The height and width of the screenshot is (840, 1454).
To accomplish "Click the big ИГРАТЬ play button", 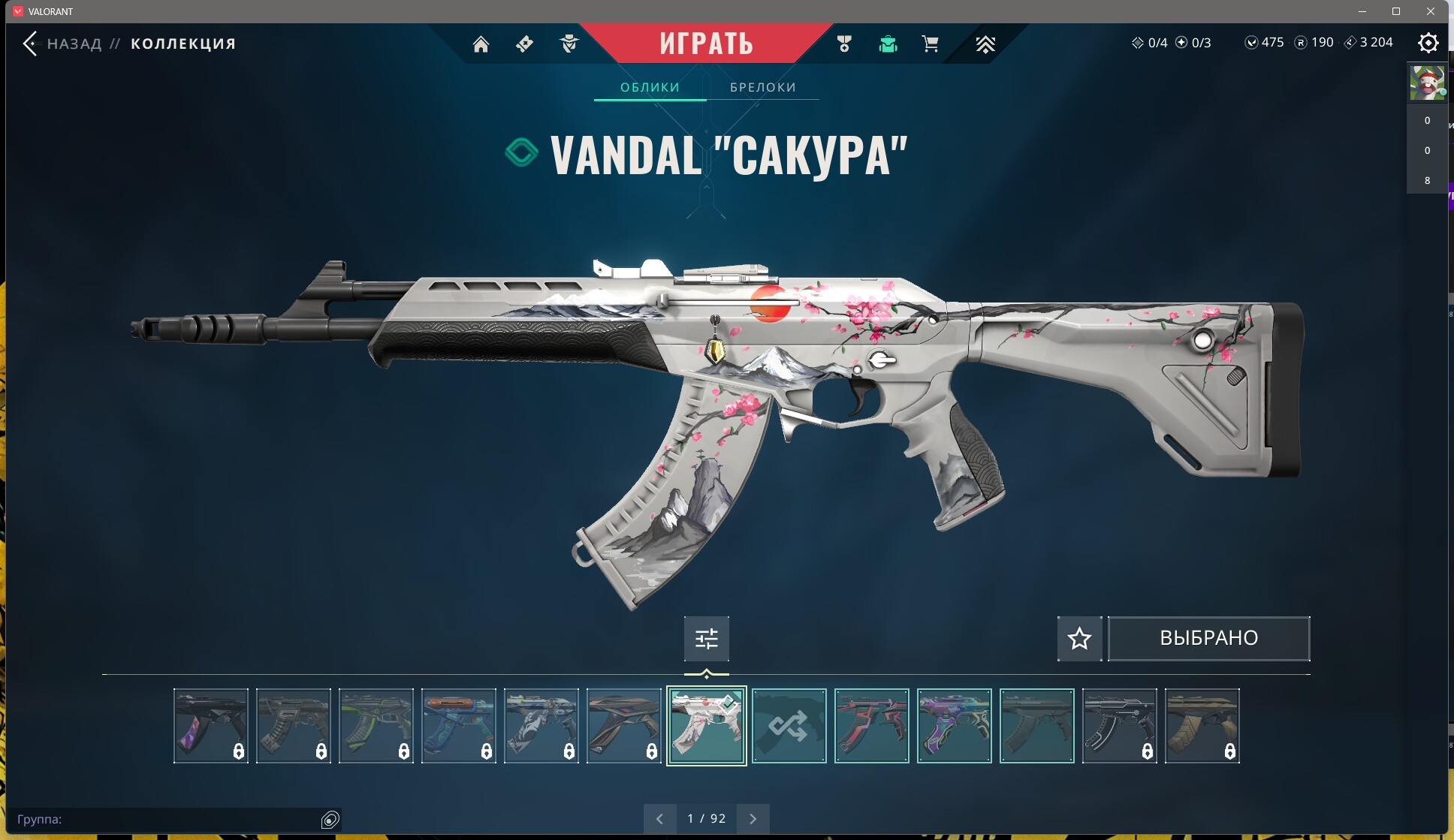I will click(x=706, y=44).
